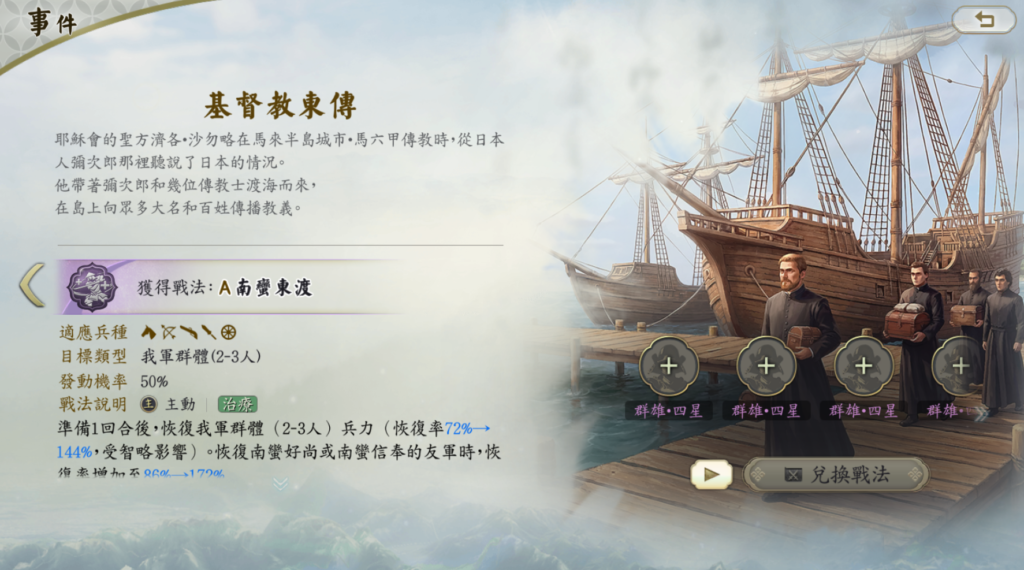This screenshot has height=570, width=1024.
Task: Tap the 治療 healing tag
Action: 238,404
